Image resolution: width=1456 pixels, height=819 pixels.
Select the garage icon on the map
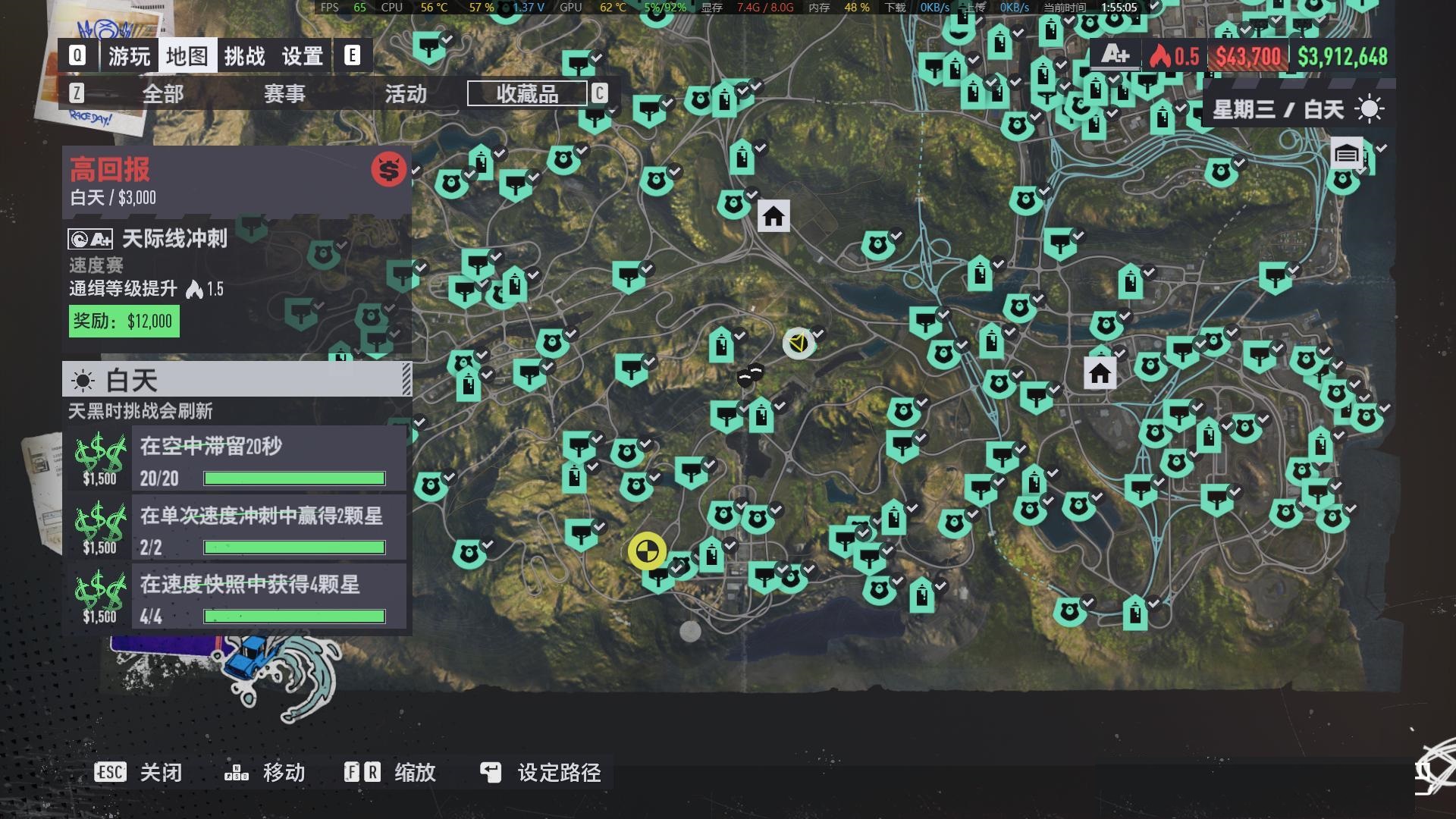point(1347,155)
